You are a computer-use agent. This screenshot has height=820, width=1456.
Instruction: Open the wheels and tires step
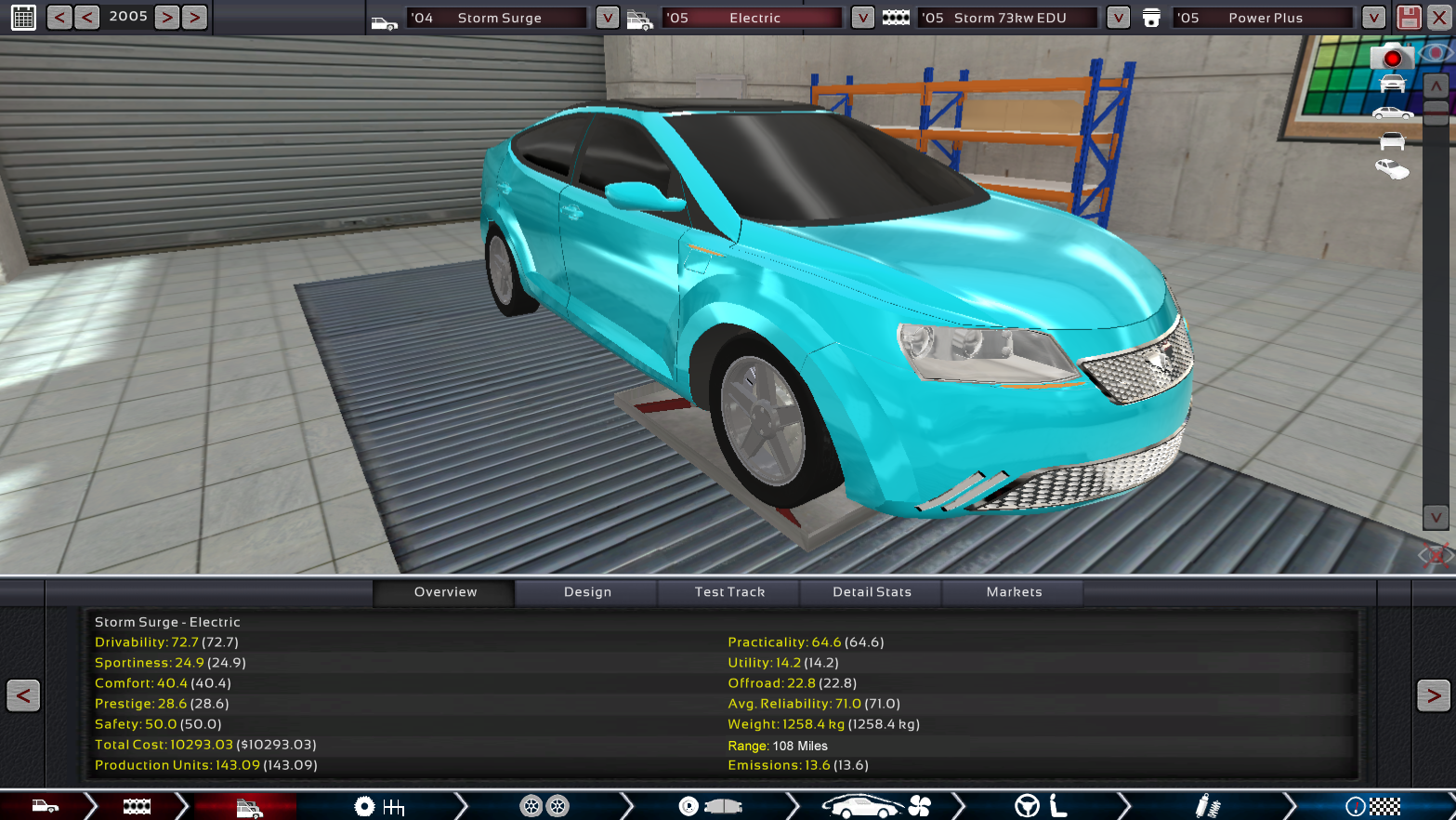(544, 806)
